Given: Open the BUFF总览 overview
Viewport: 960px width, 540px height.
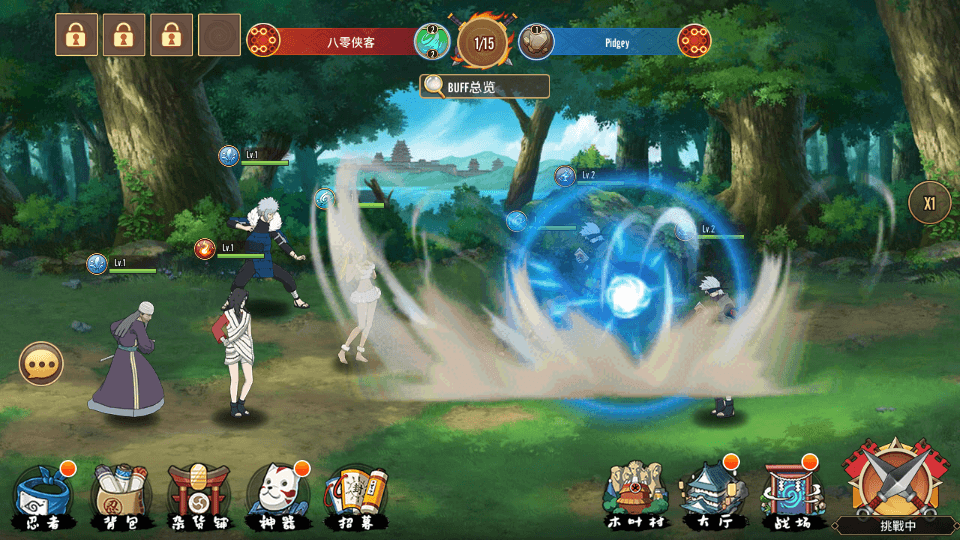Looking at the screenshot, I should pos(484,87).
